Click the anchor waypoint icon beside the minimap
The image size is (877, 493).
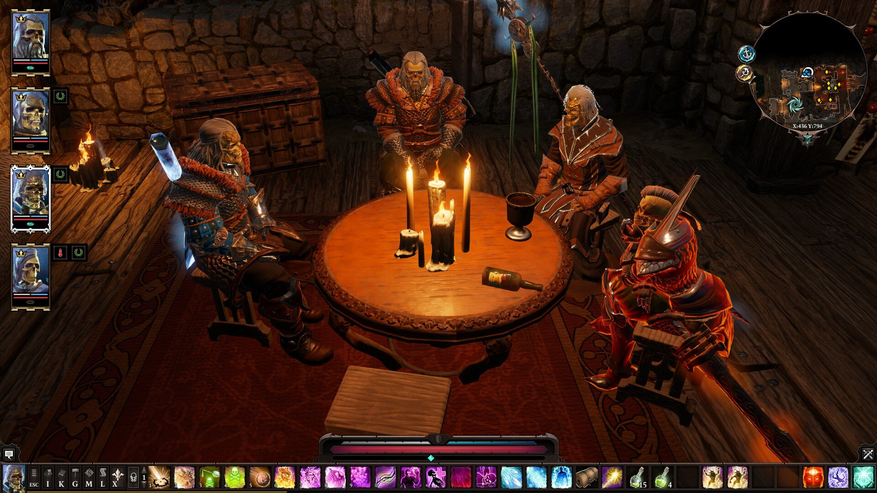746,53
